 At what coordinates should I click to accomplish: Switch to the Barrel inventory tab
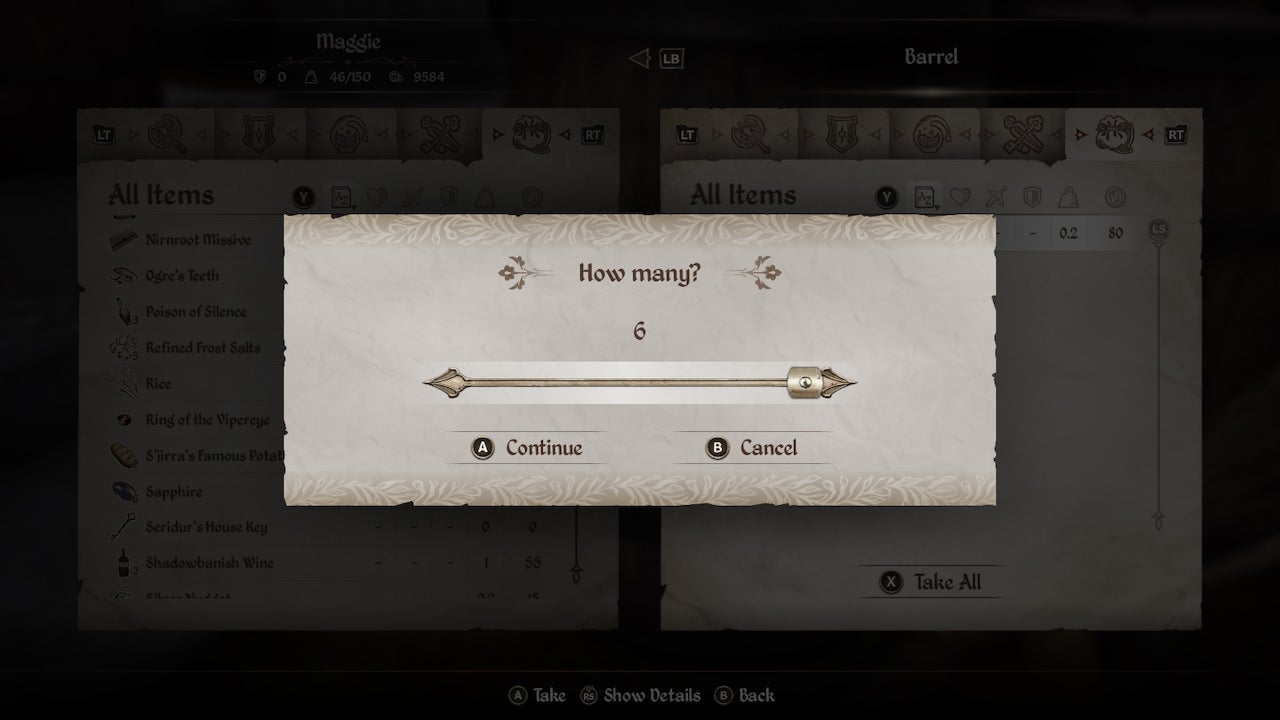930,57
